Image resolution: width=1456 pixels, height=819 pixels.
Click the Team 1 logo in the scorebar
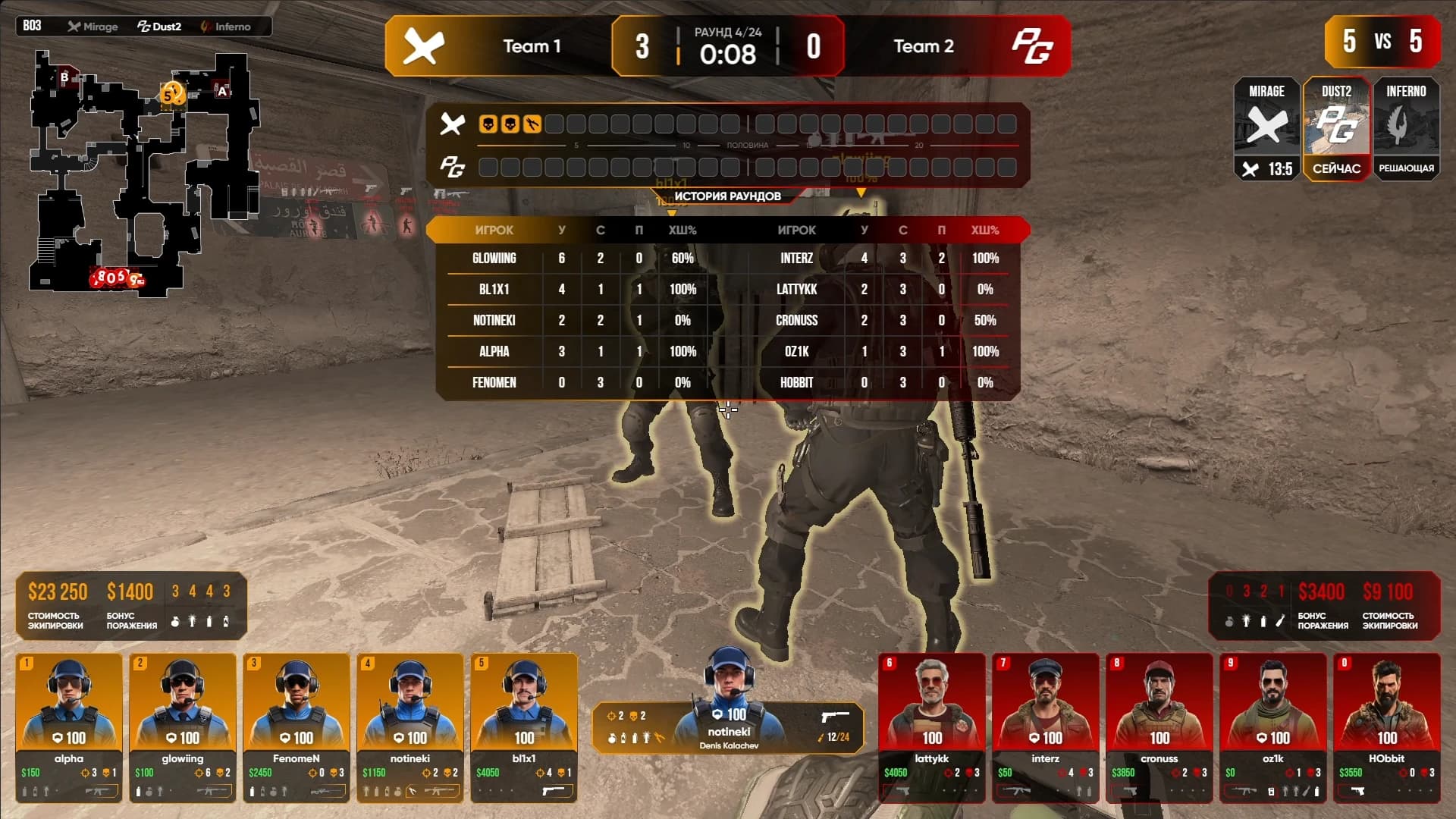point(423,46)
